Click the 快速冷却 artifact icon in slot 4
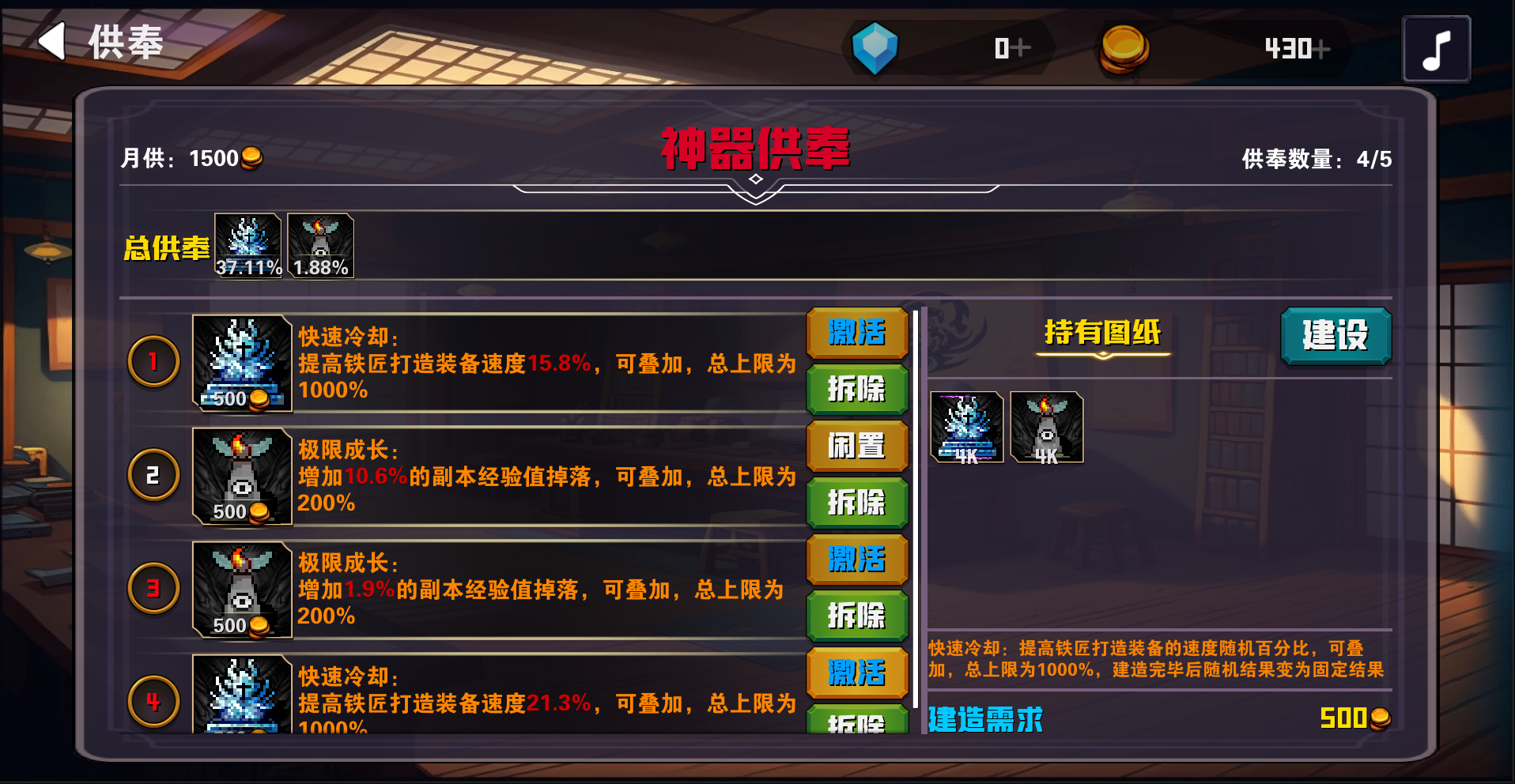The height and width of the screenshot is (784, 1515). click(241, 695)
